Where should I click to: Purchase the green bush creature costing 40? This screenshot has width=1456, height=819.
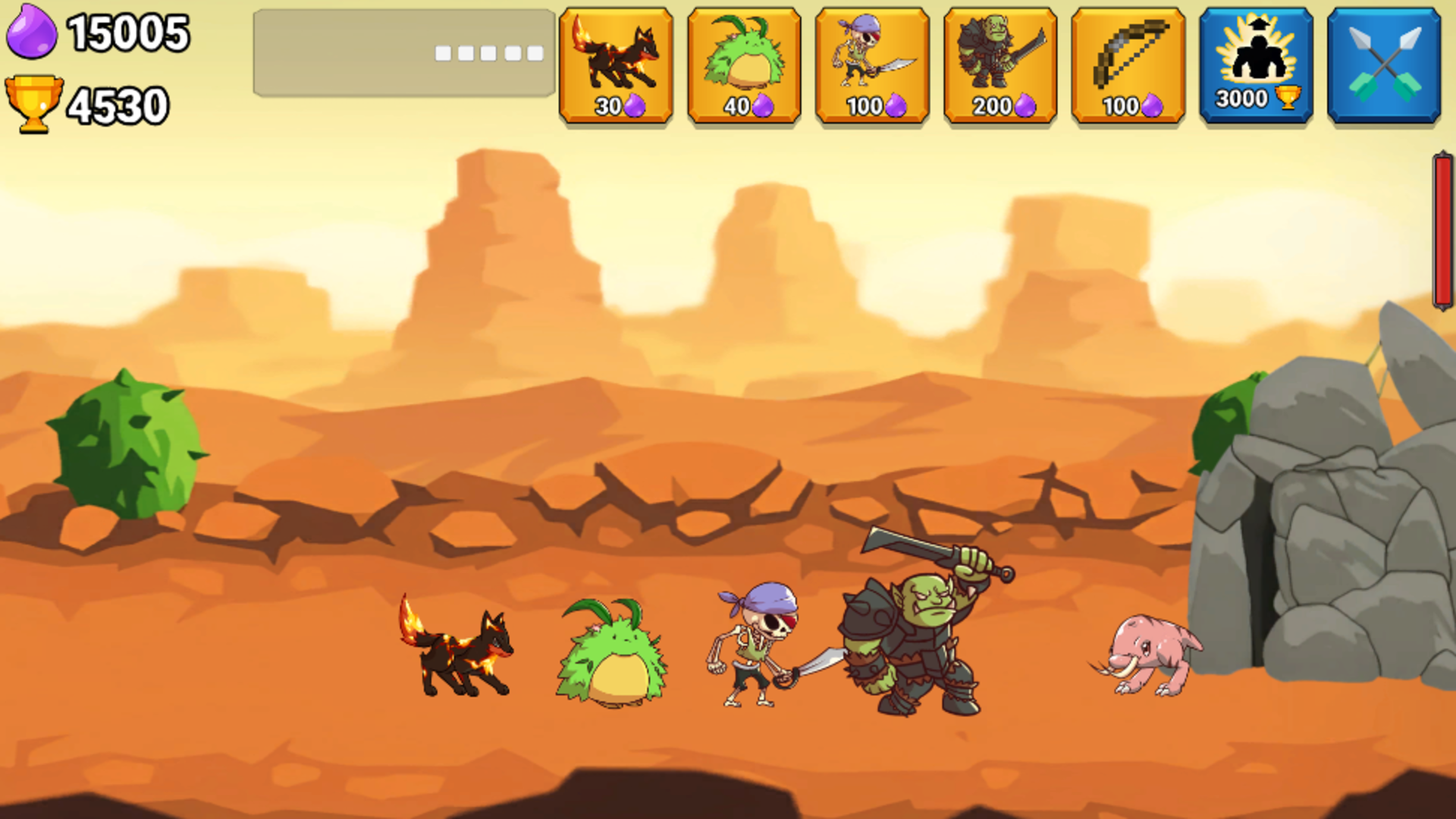[745, 64]
